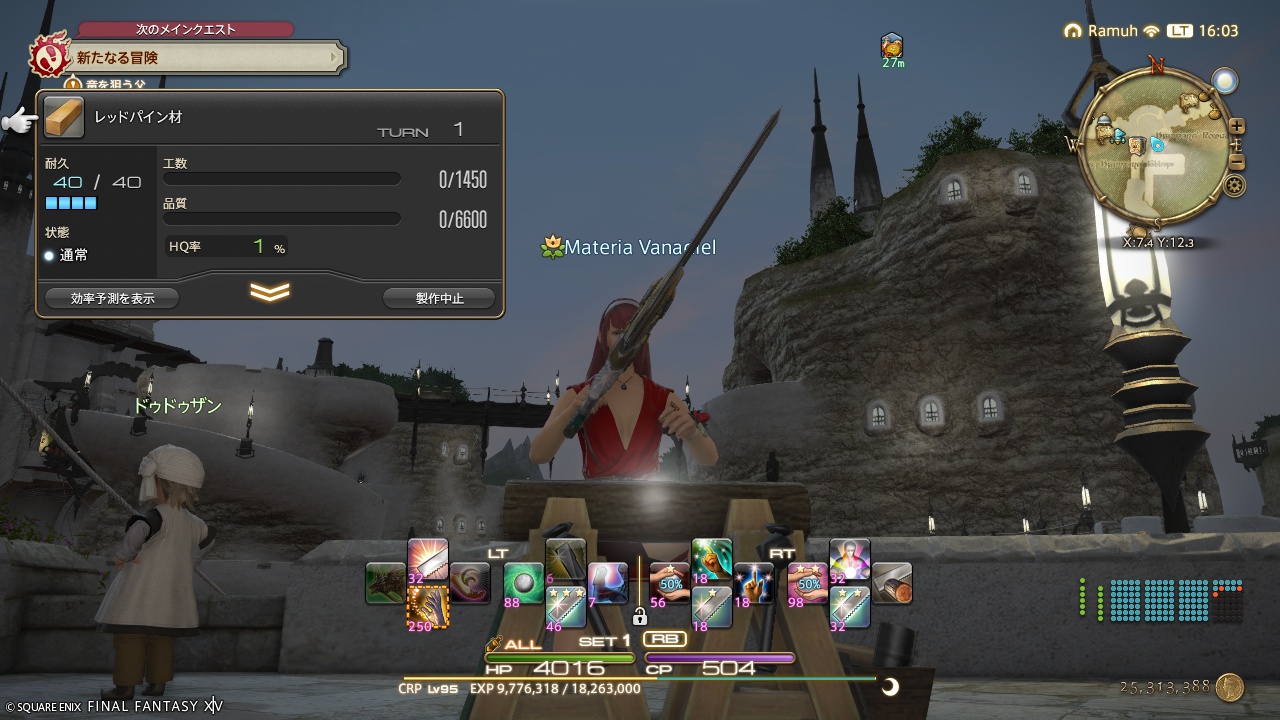Click the Red Pine Lumber item icon

pyautogui.click(x=64, y=117)
